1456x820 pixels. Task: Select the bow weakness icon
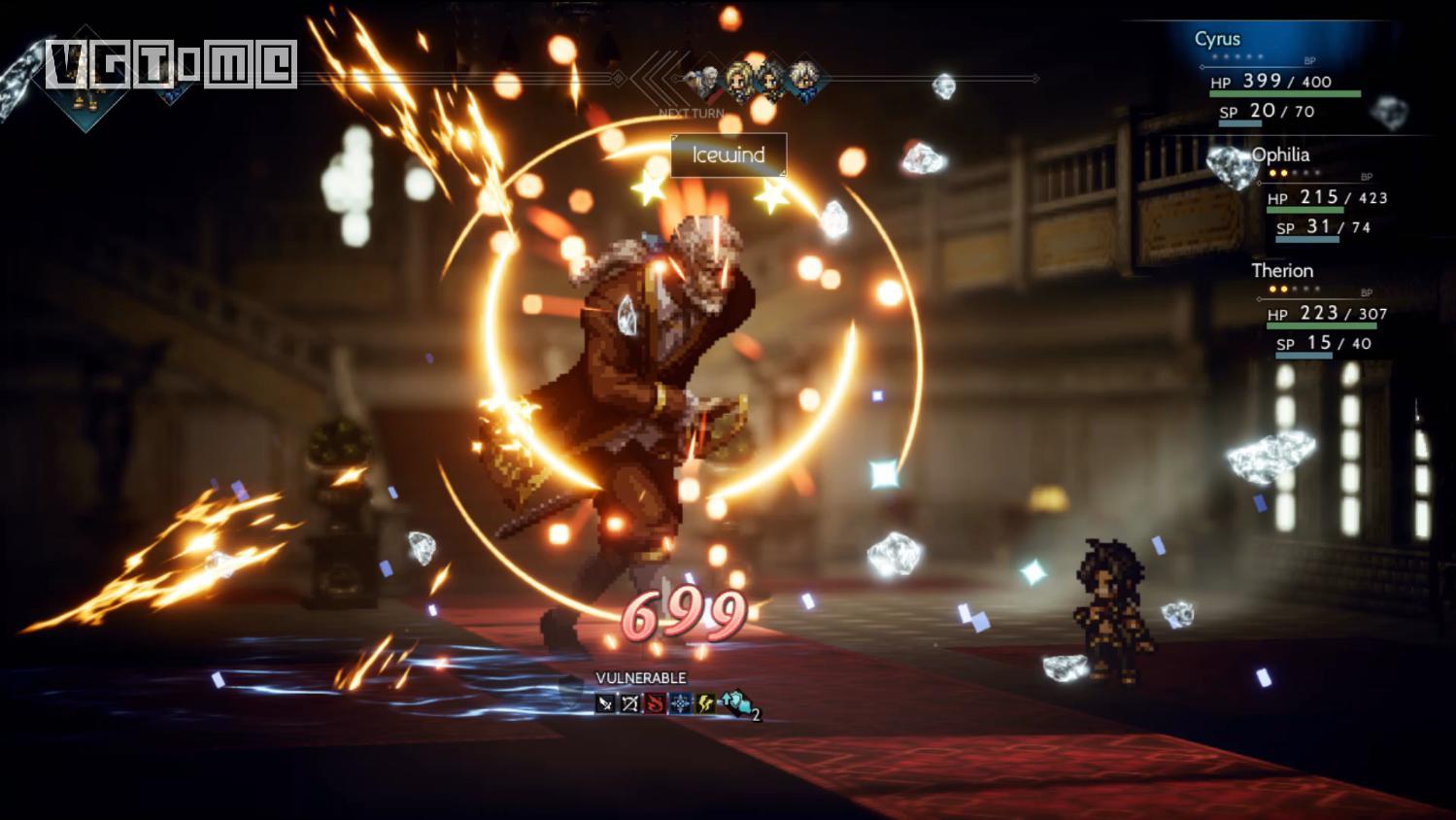point(630,702)
